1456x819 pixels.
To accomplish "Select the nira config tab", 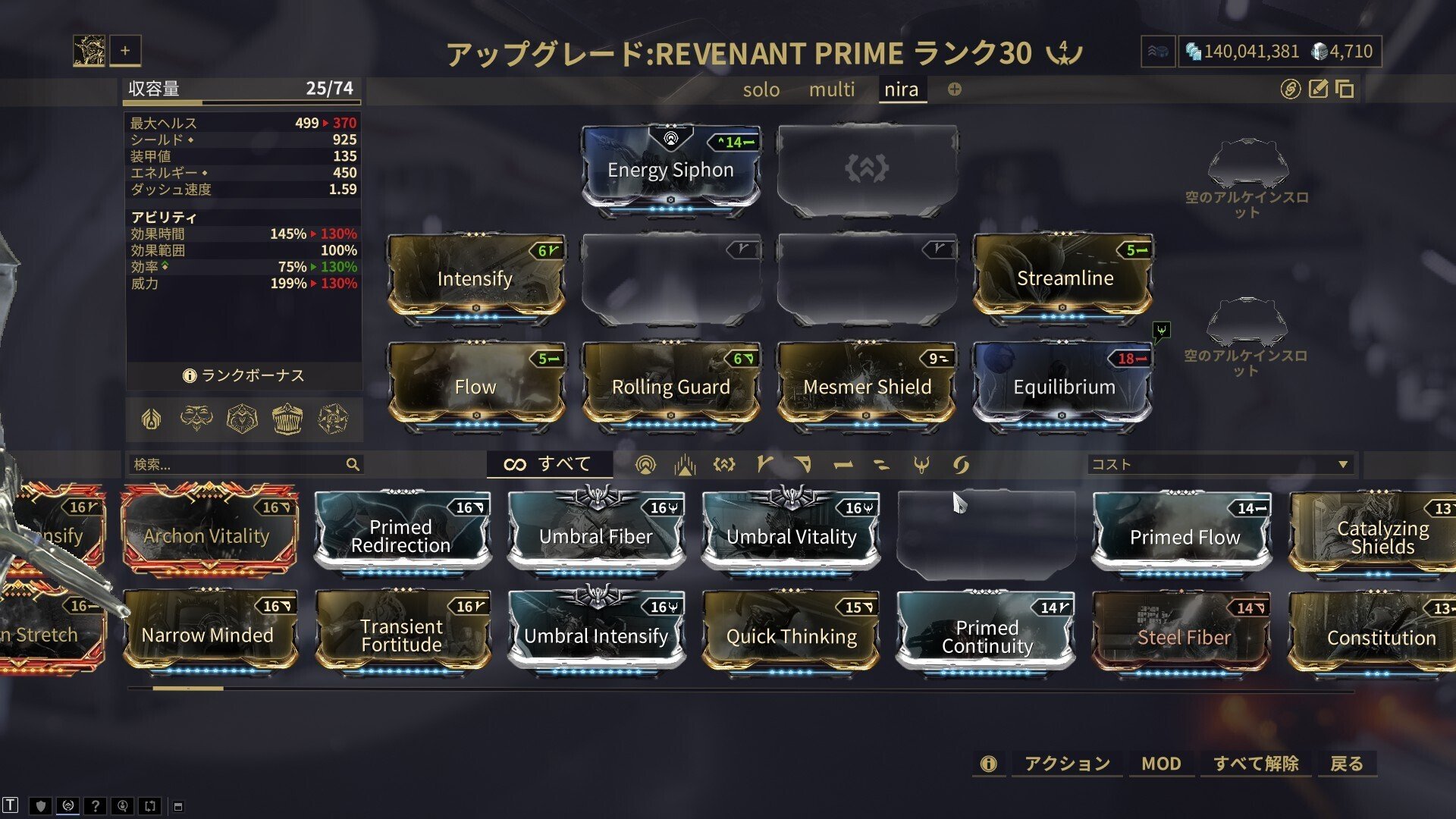I will click(x=902, y=89).
